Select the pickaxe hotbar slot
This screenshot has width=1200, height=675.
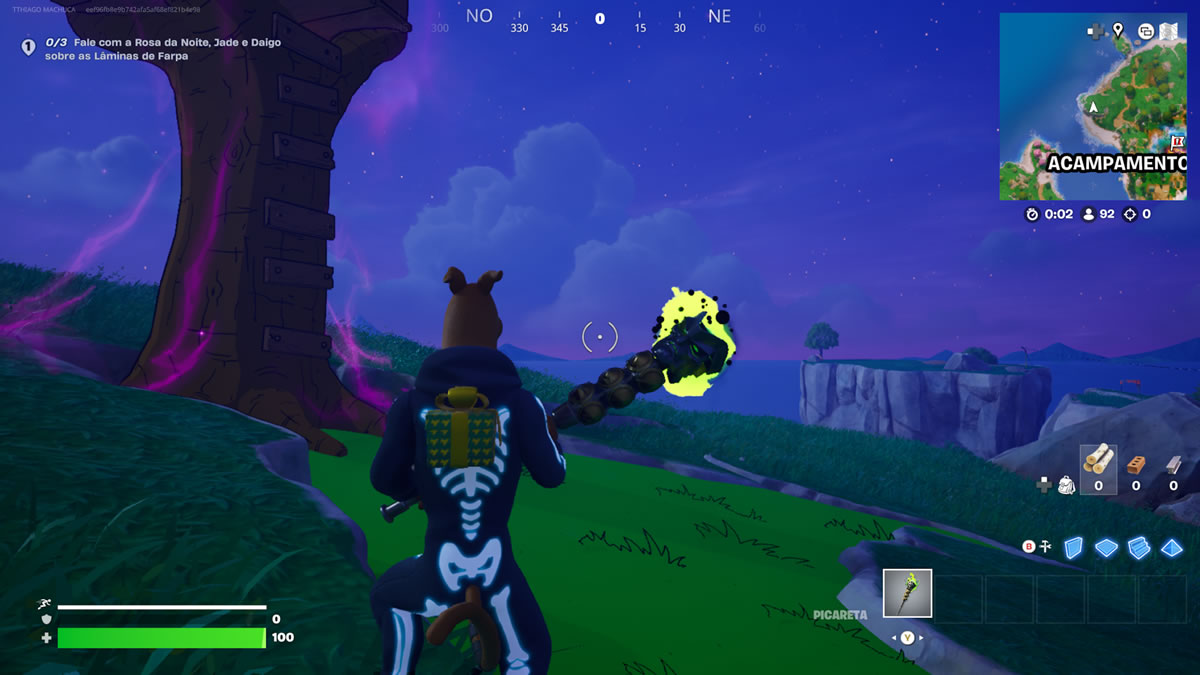click(908, 593)
